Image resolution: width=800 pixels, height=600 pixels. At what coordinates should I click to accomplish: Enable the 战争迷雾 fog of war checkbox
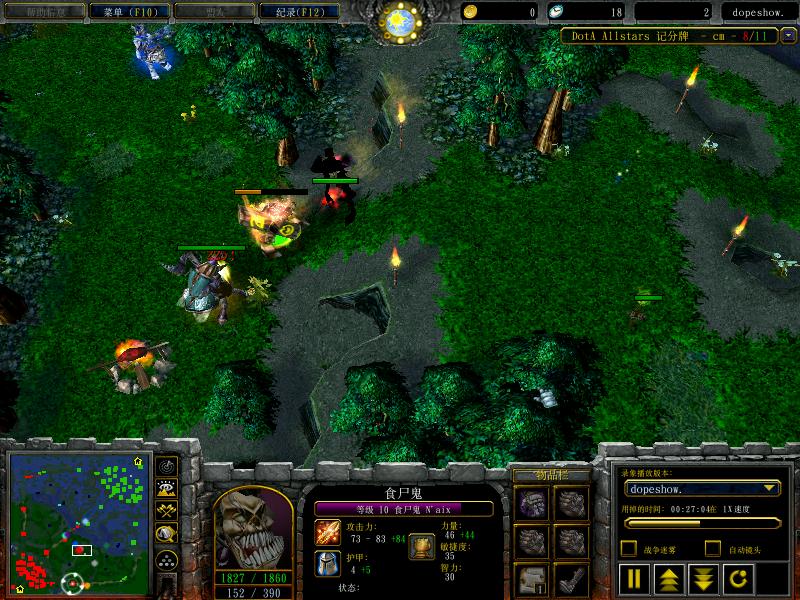tap(628, 548)
